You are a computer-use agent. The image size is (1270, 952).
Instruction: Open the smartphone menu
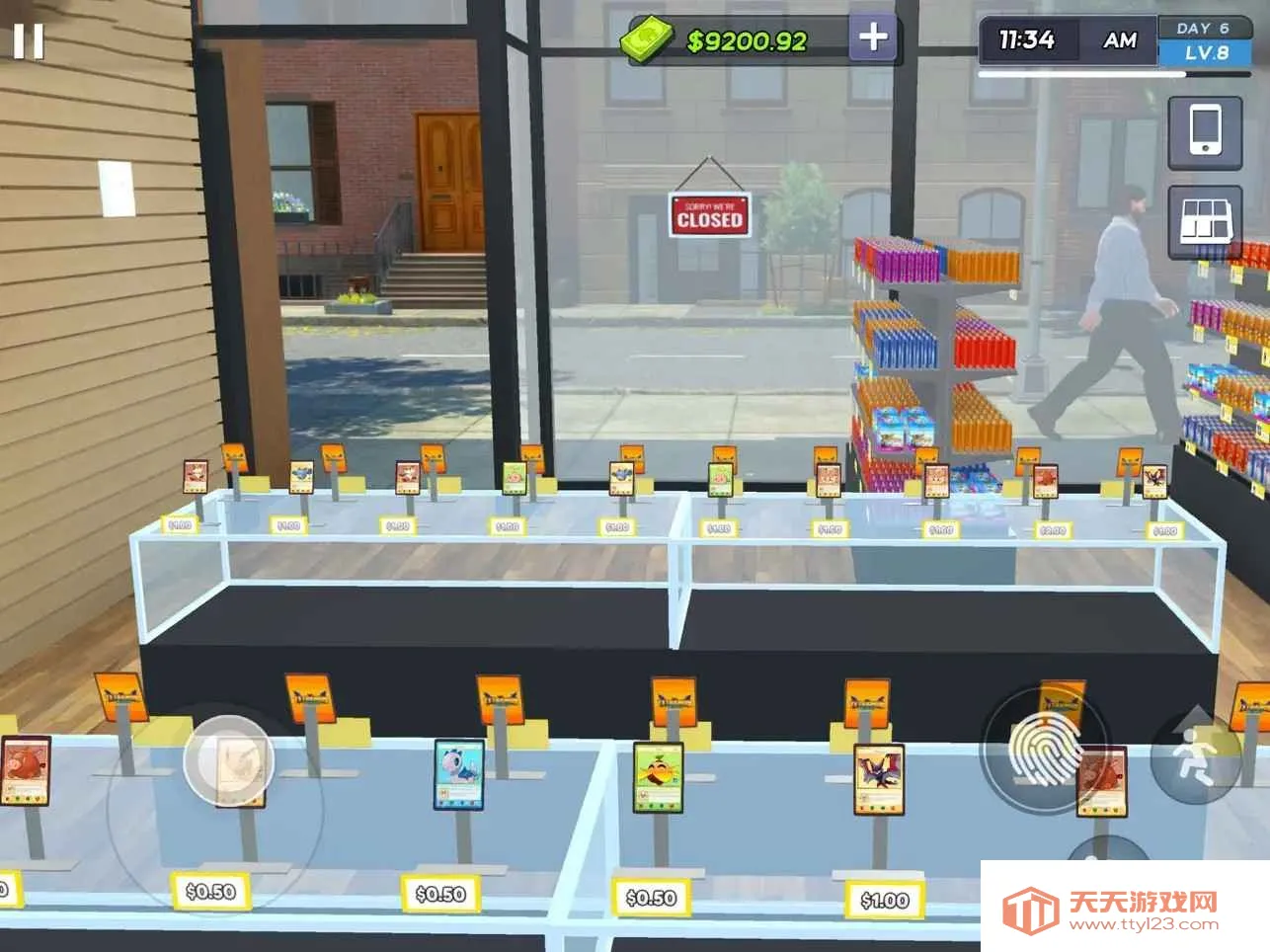pos(1205,131)
